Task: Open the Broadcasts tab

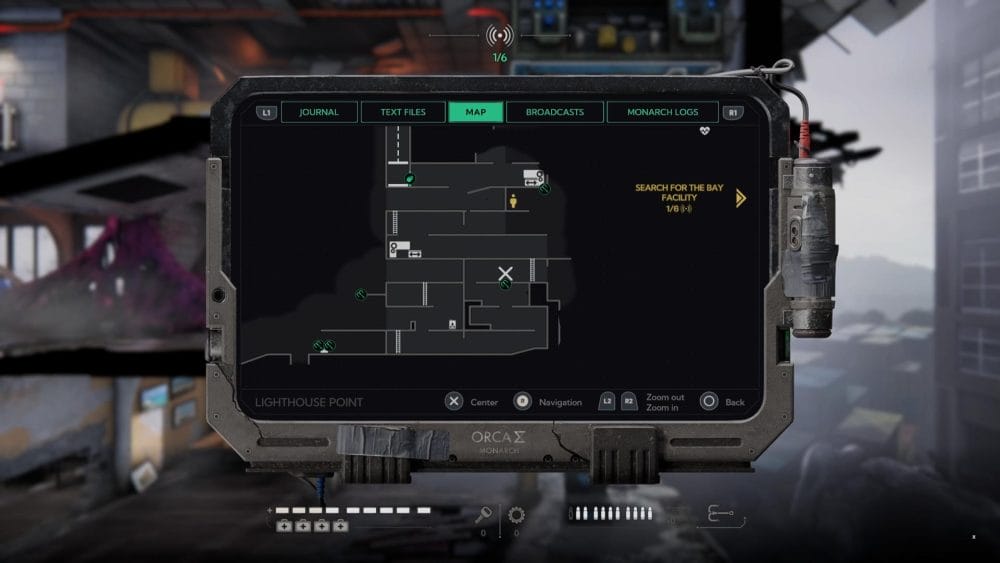Action: click(555, 112)
